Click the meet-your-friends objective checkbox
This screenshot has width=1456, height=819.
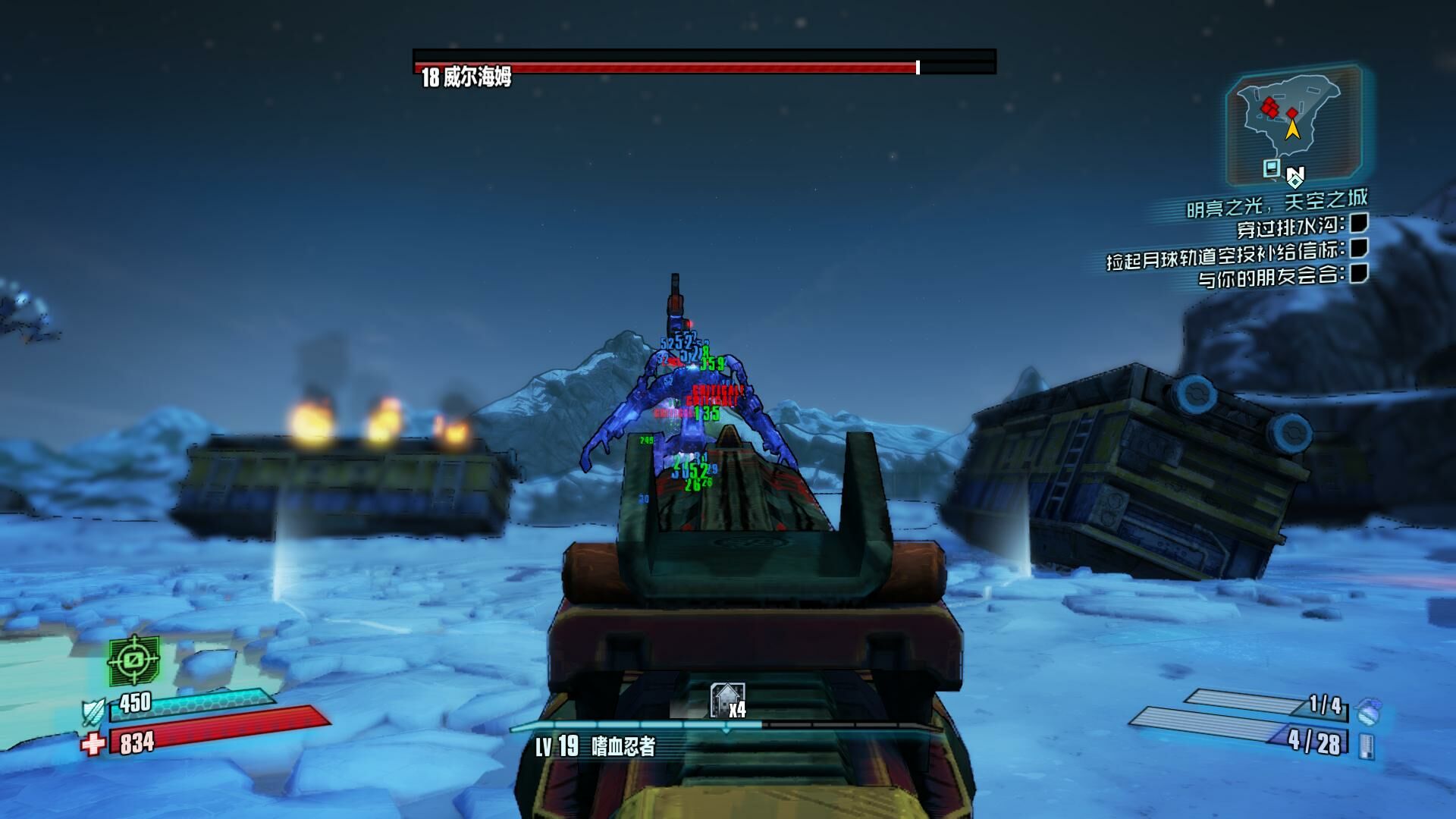click(x=1359, y=273)
